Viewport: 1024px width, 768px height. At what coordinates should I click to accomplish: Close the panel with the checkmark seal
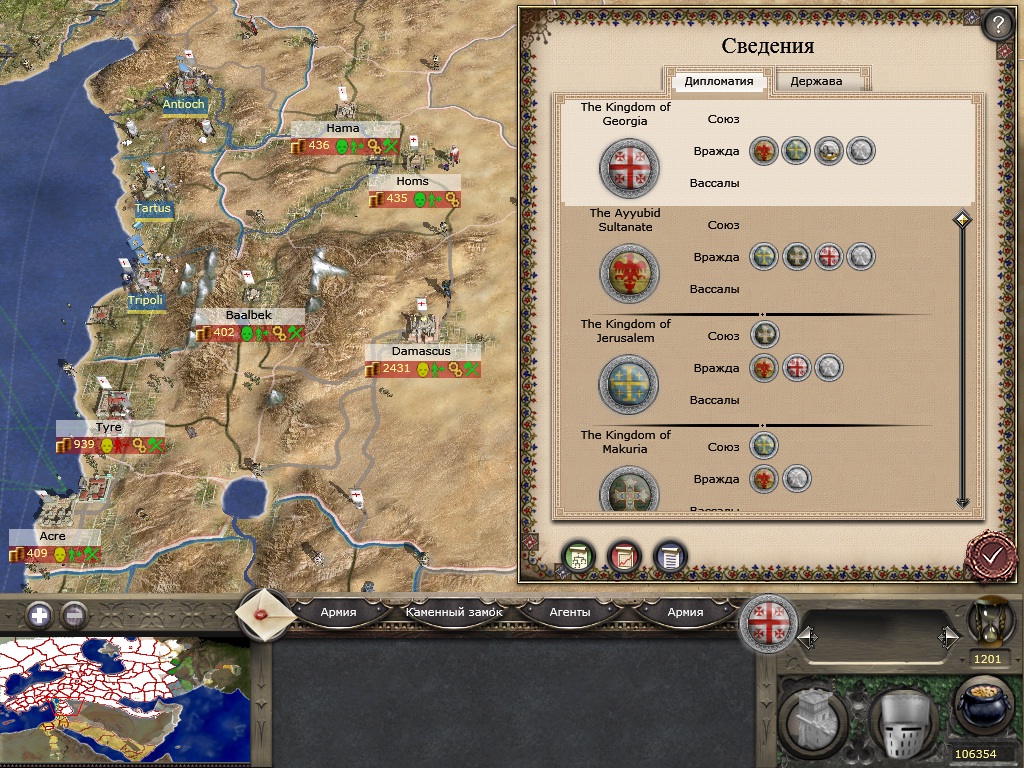point(991,555)
